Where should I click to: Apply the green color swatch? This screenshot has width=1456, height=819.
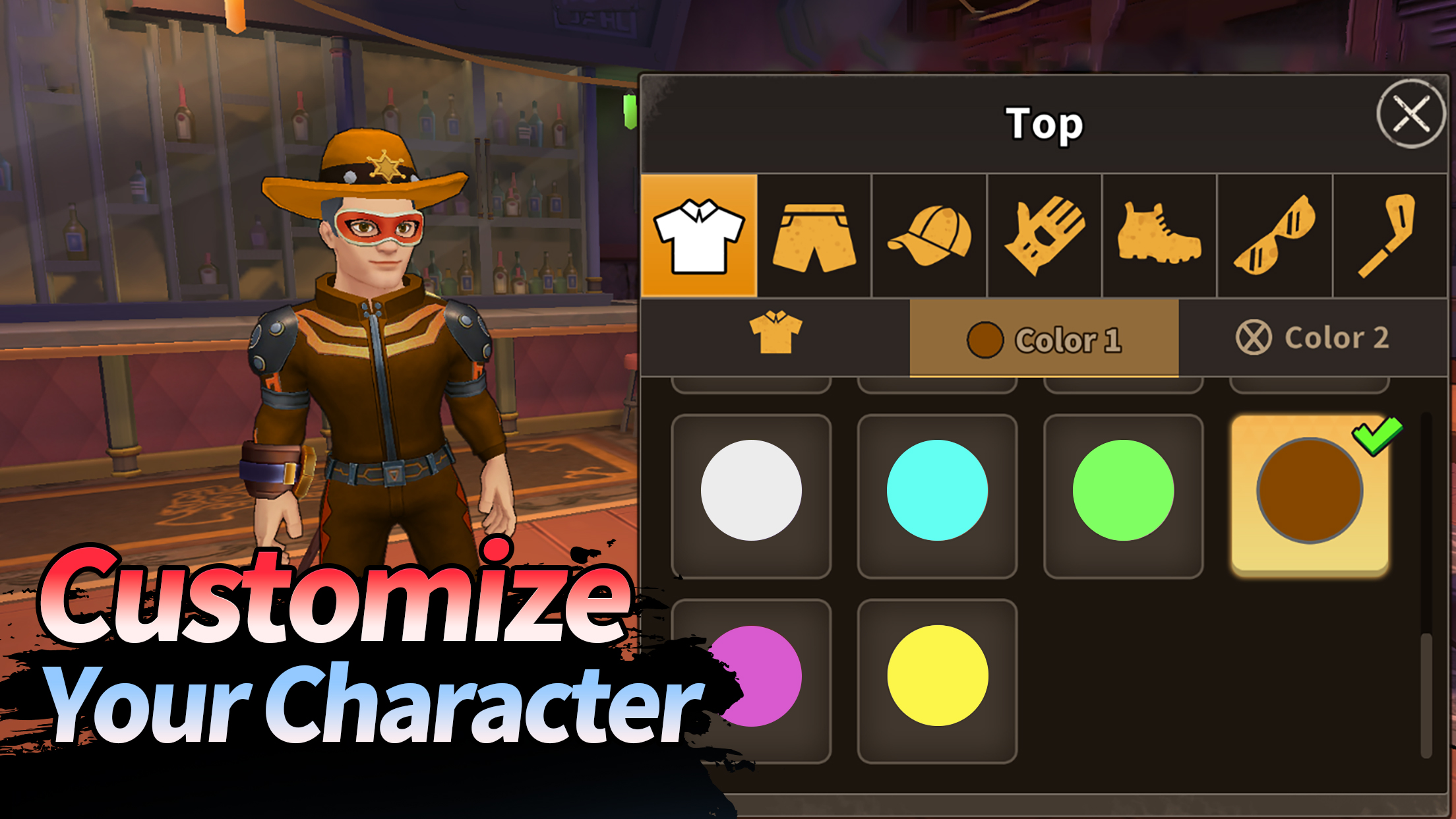coord(1123,491)
